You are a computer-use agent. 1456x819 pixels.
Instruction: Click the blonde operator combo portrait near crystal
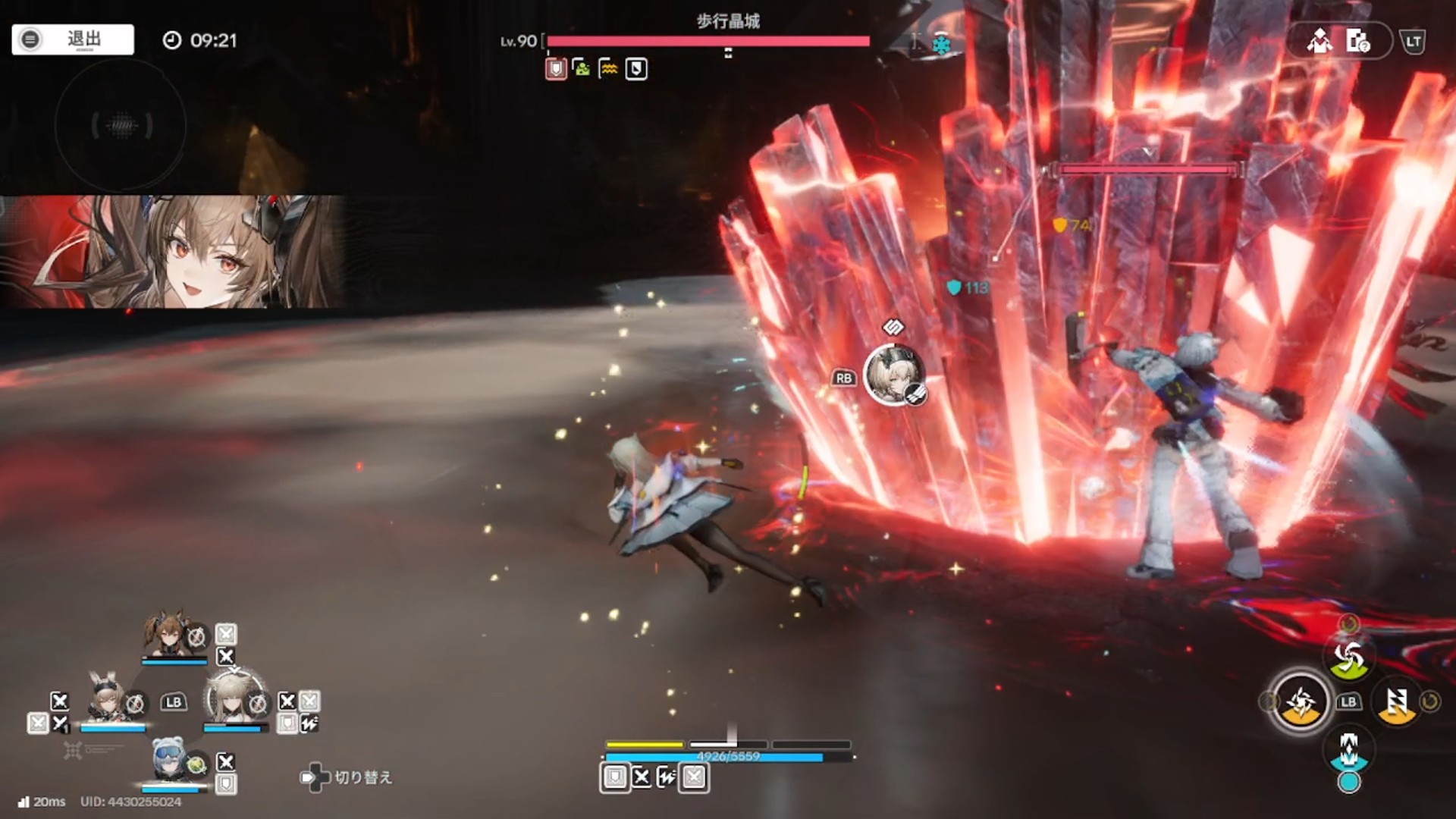(895, 375)
